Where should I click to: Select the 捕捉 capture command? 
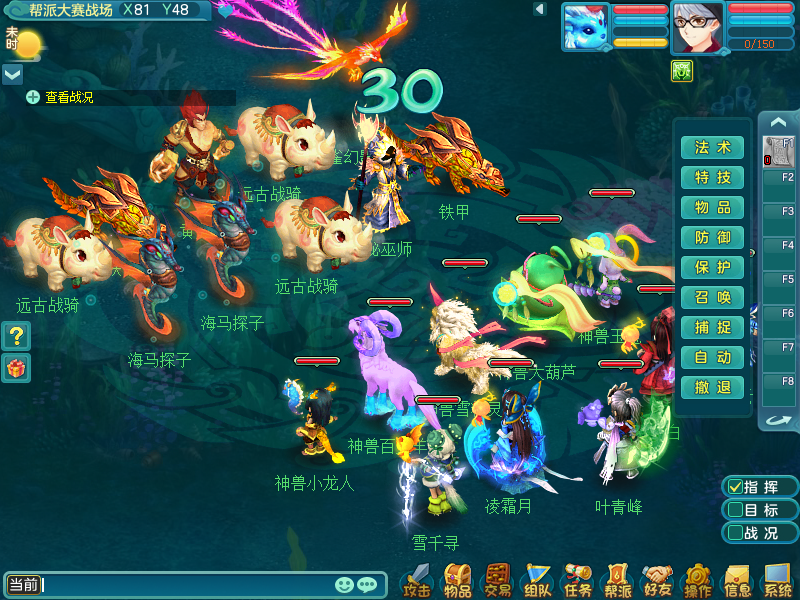(x=712, y=328)
